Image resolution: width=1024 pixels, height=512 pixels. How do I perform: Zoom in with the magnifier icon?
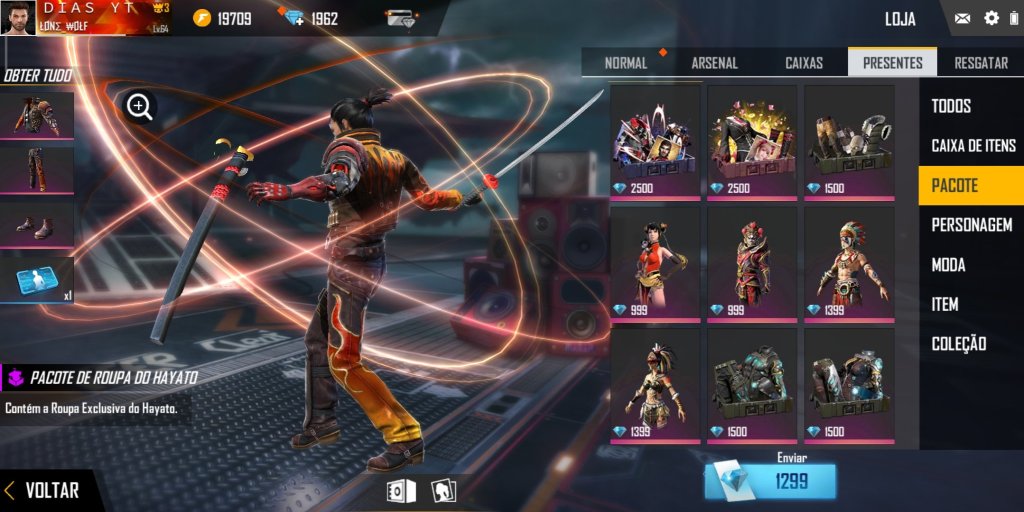coord(140,106)
